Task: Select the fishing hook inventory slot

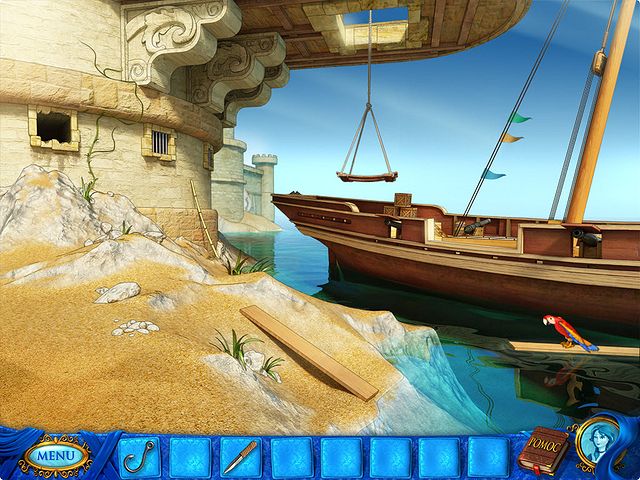Action: click(139, 456)
